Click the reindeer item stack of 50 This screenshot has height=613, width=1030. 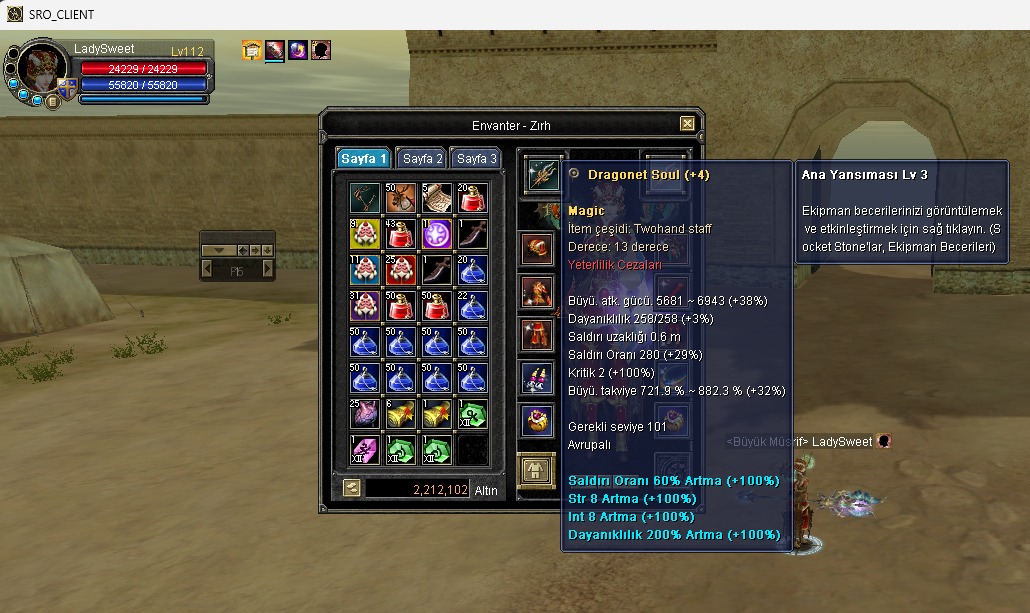tap(400, 198)
